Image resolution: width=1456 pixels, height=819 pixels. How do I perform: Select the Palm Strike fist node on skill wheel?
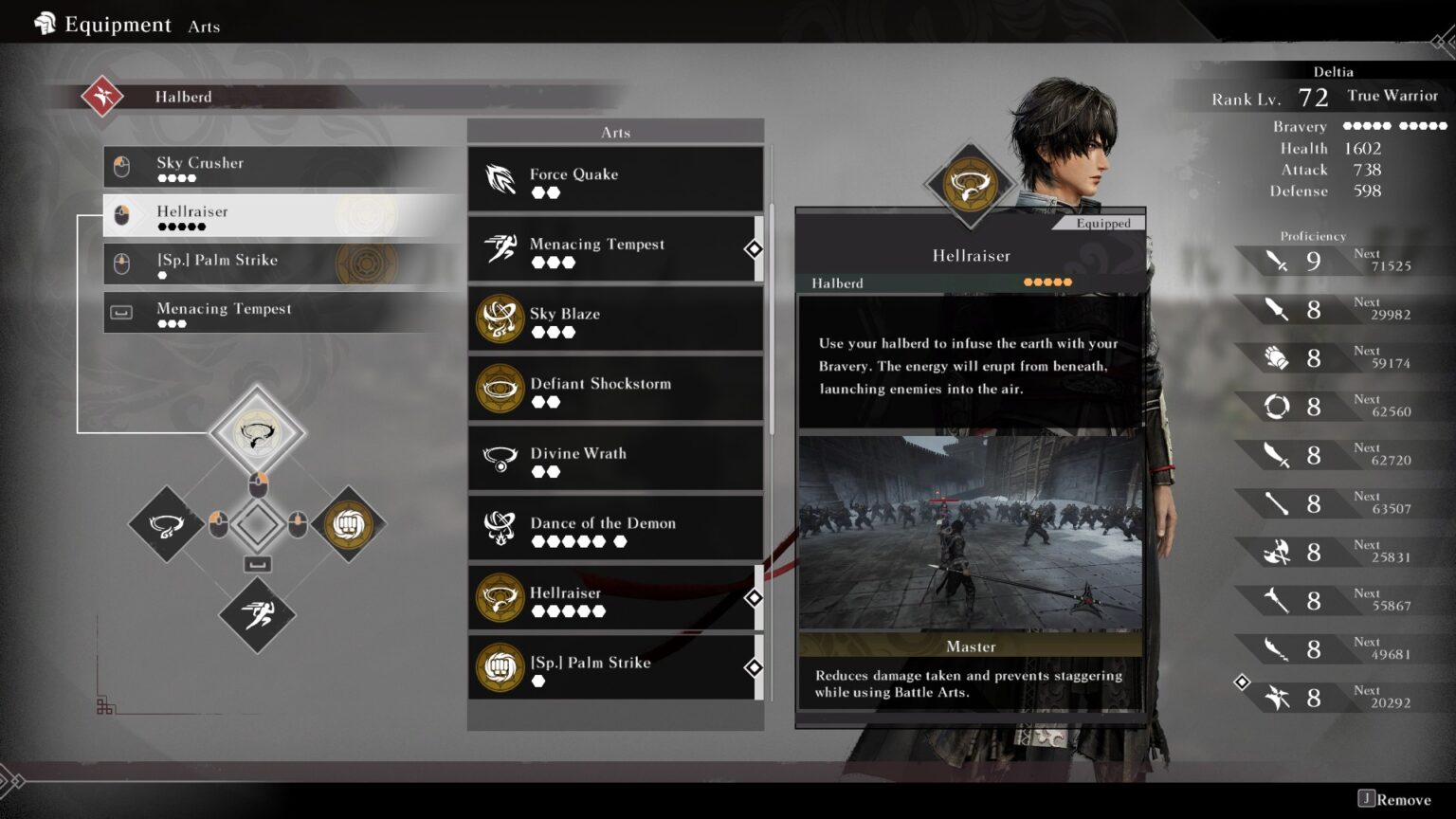pos(348,523)
